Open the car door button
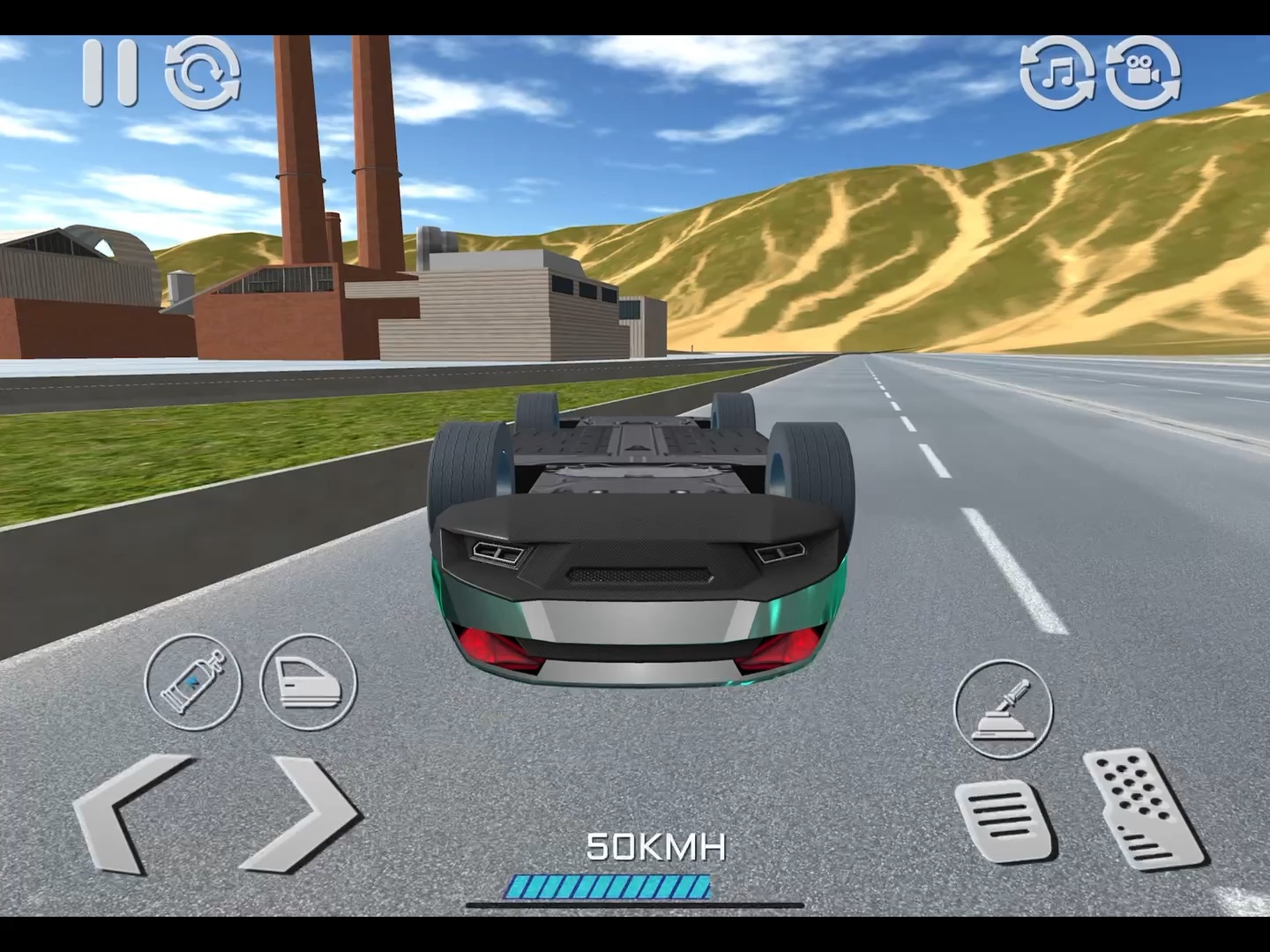Screen dimensions: 1270x952 click(309, 681)
